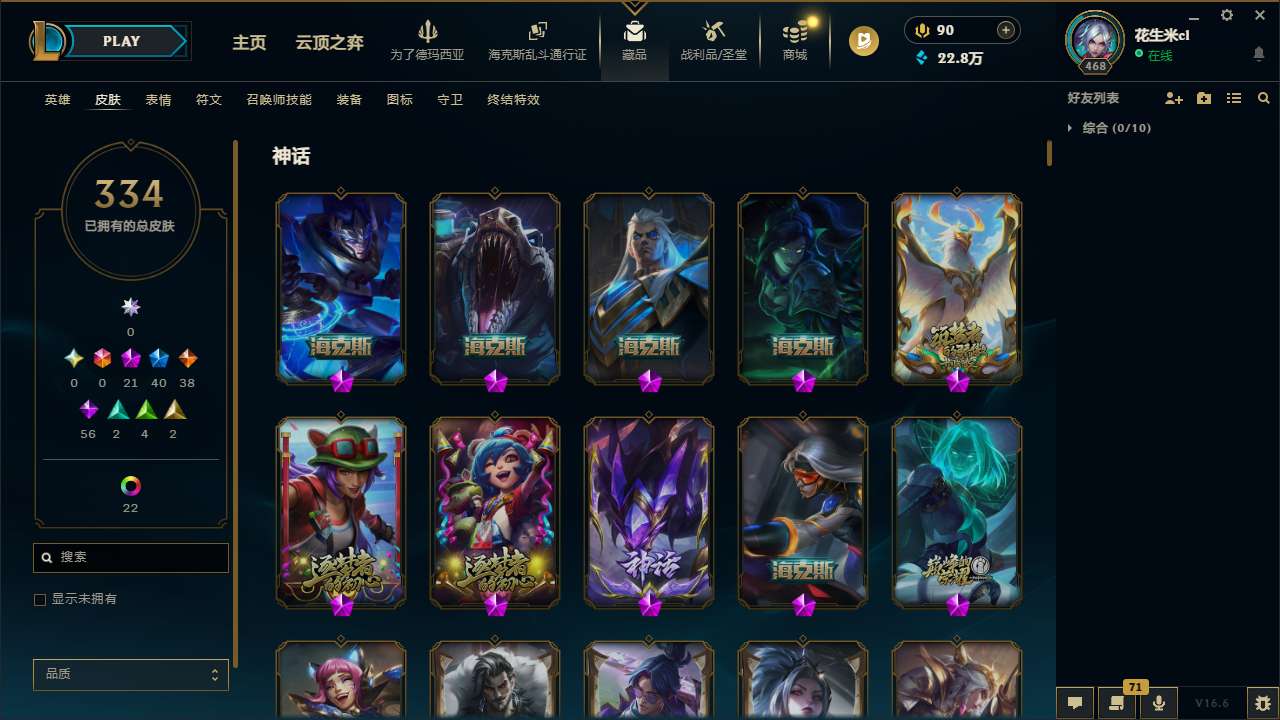Screen dimensions: 1280x720
Task: Open friend list view options
Action: [1234, 97]
